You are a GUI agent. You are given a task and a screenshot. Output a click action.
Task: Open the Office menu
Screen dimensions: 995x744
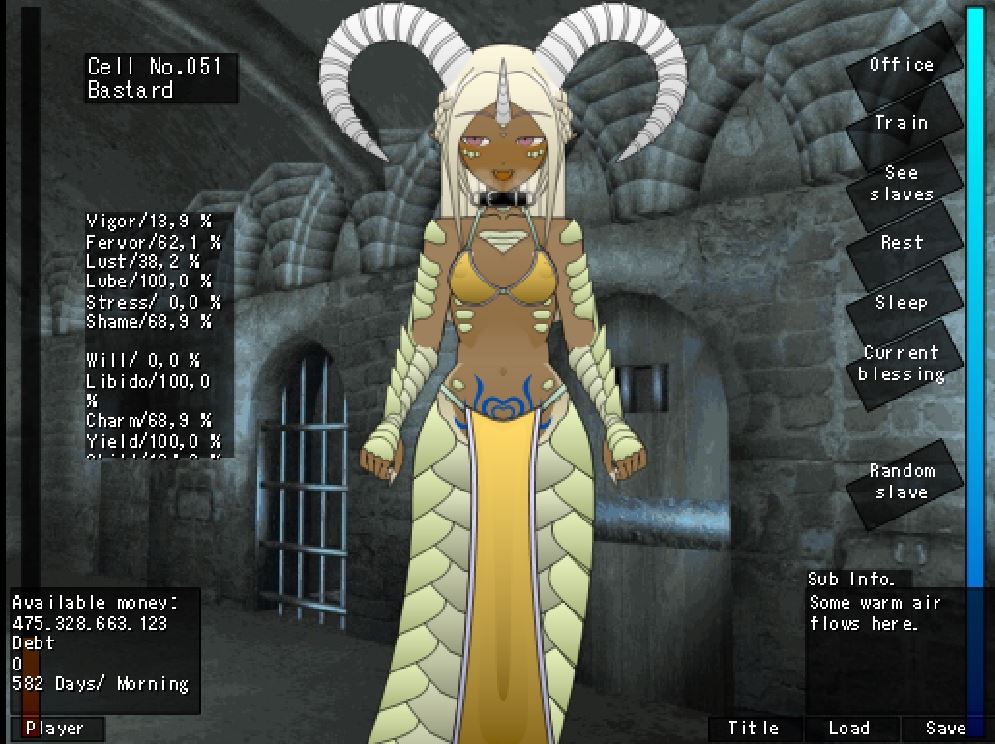[901, 65]
